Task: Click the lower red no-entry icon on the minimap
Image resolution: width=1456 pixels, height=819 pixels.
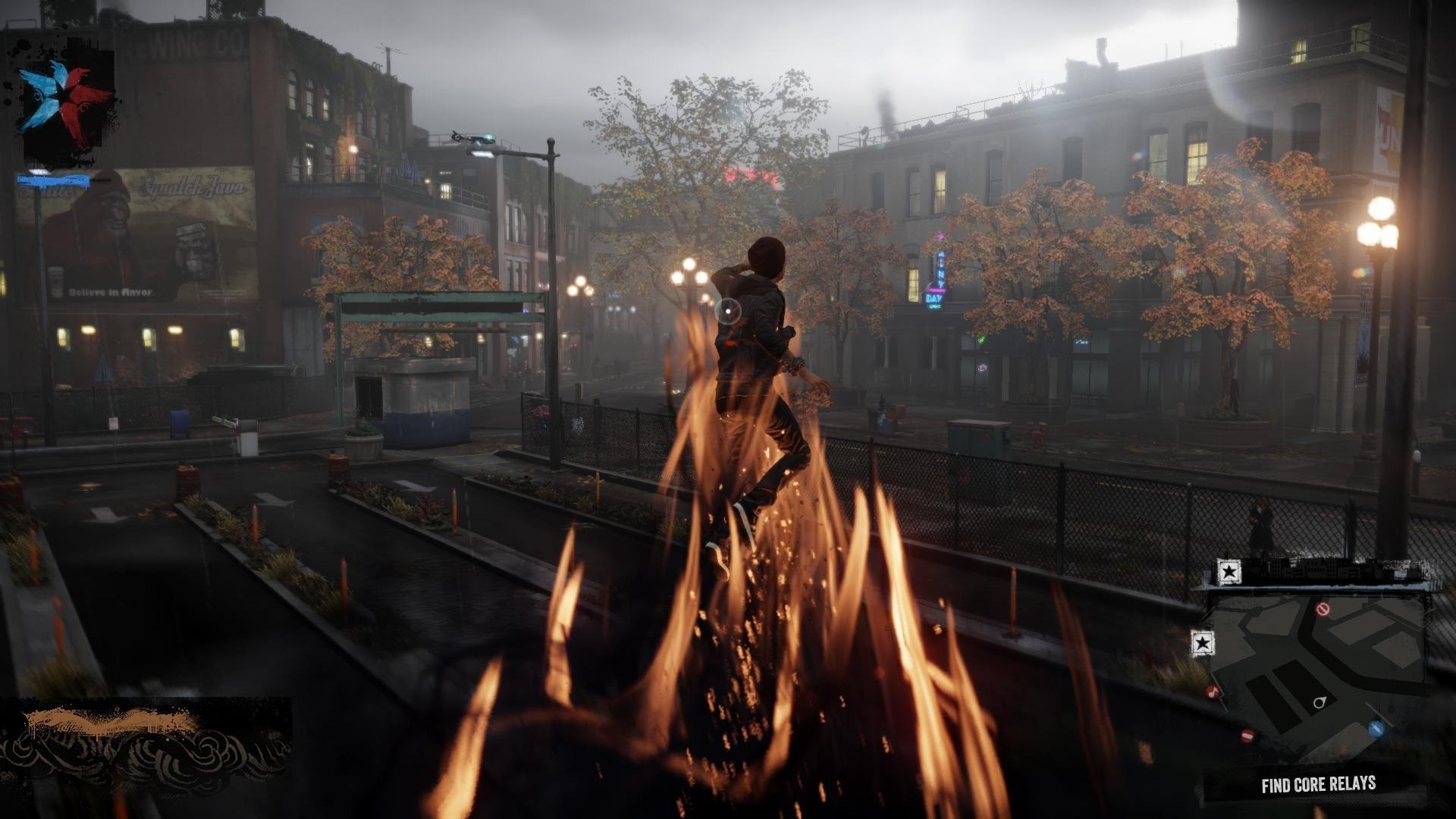Action: point(1247,735)
